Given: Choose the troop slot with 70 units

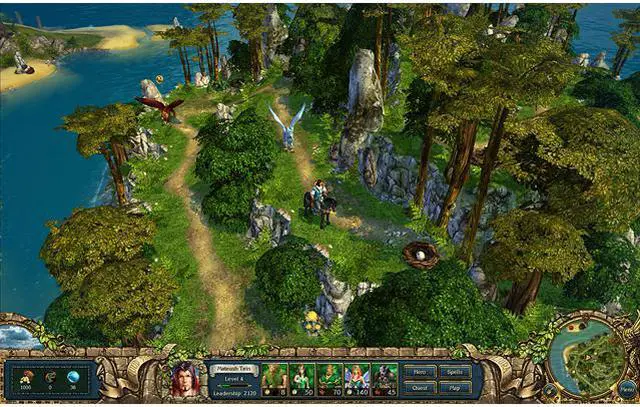Looking at the screenshot, I should pyautogui.click(x=330, y=380).
